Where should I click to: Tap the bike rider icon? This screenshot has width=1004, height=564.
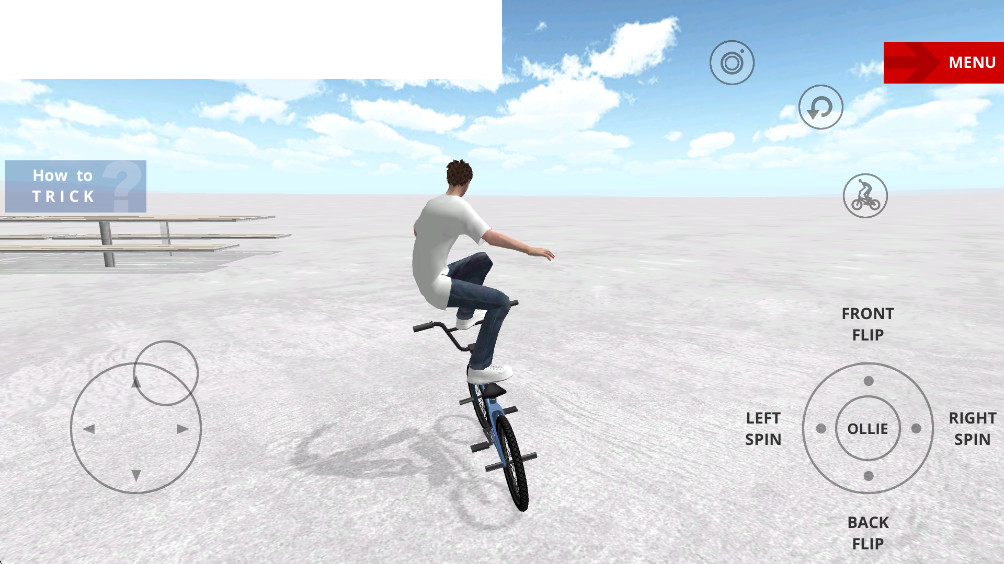[865, 196]
